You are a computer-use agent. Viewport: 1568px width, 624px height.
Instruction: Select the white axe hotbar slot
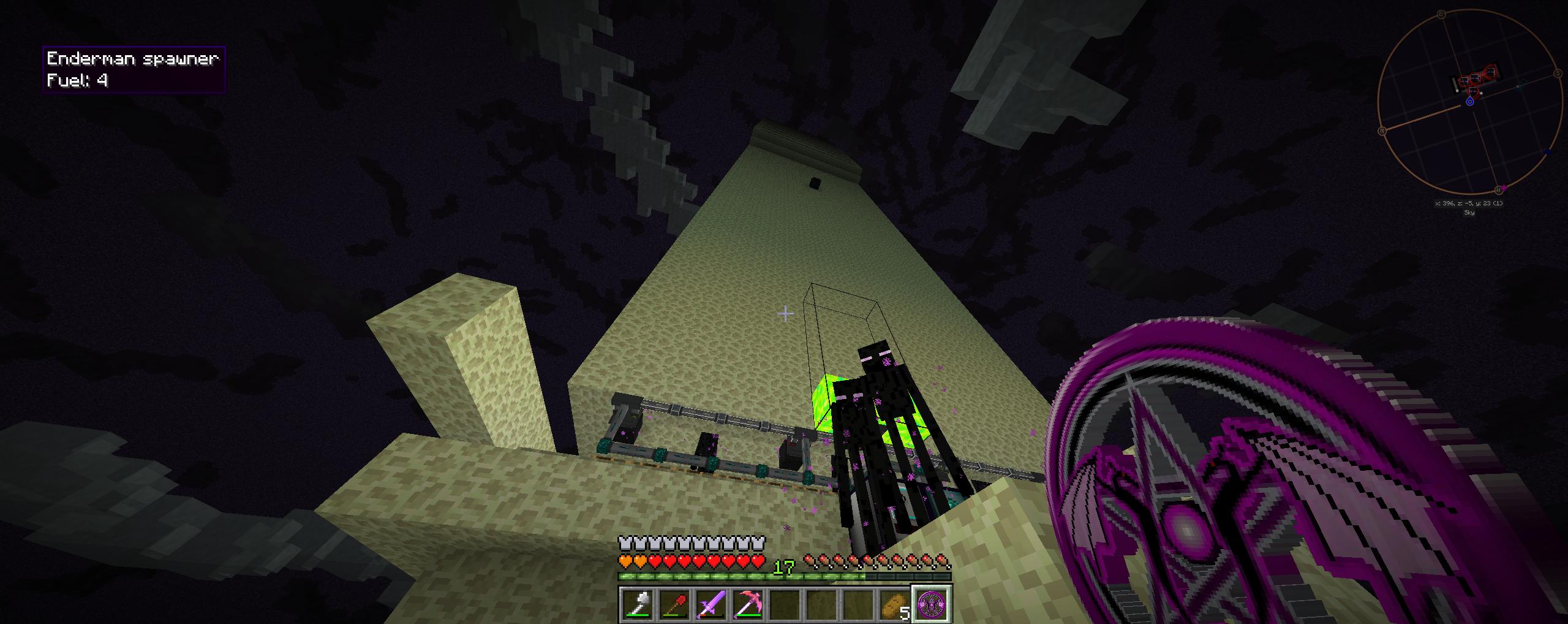coord(638,604)
